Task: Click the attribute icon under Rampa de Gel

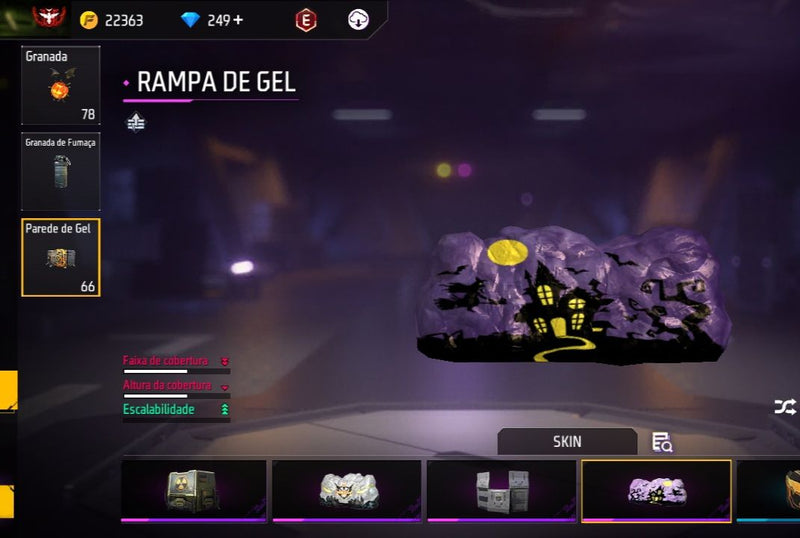Action: pos(136,123)
